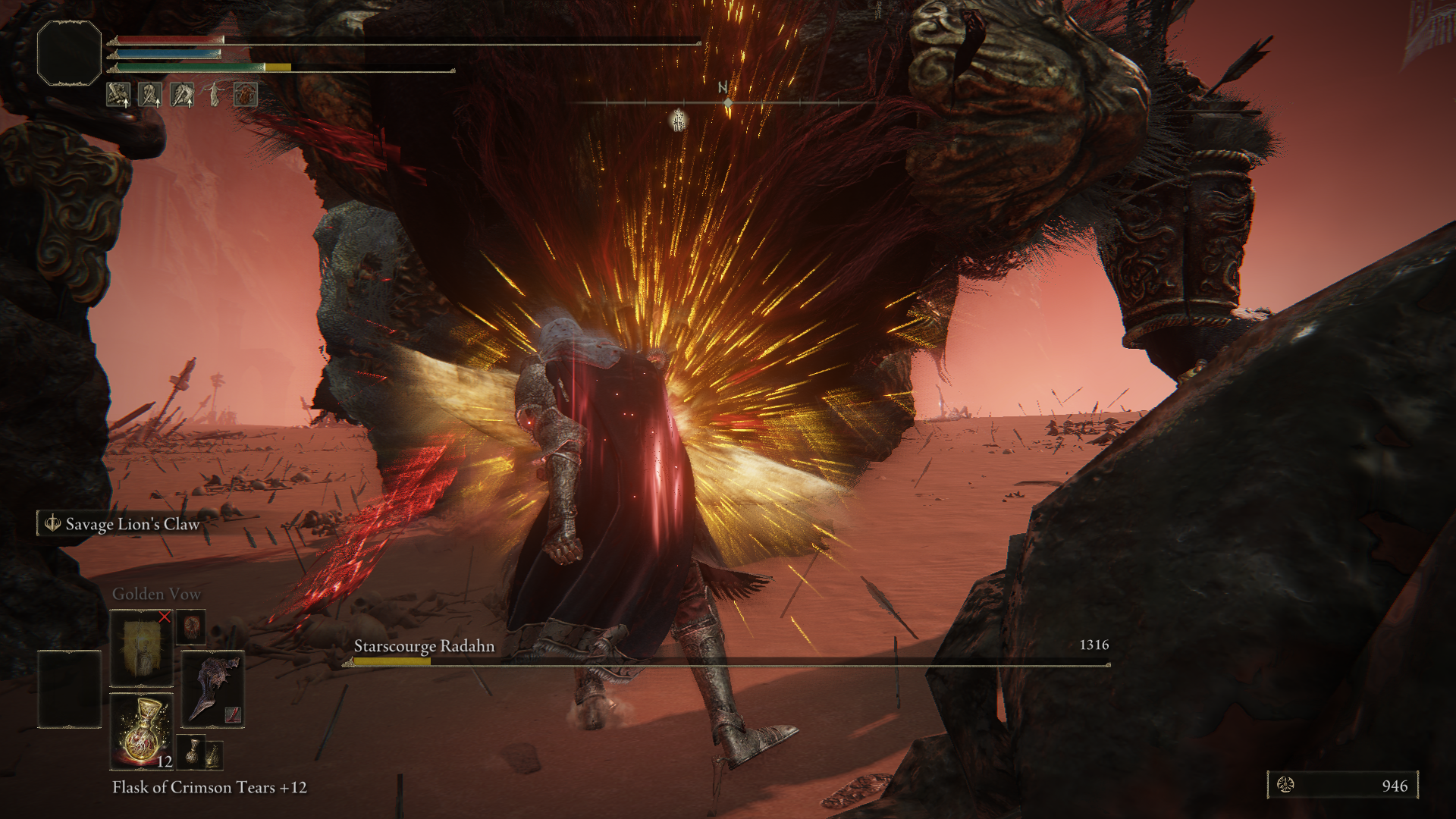Click the compass bar heading marker
The height and width of the screenshot is (819, 1456).
(727, 102)
